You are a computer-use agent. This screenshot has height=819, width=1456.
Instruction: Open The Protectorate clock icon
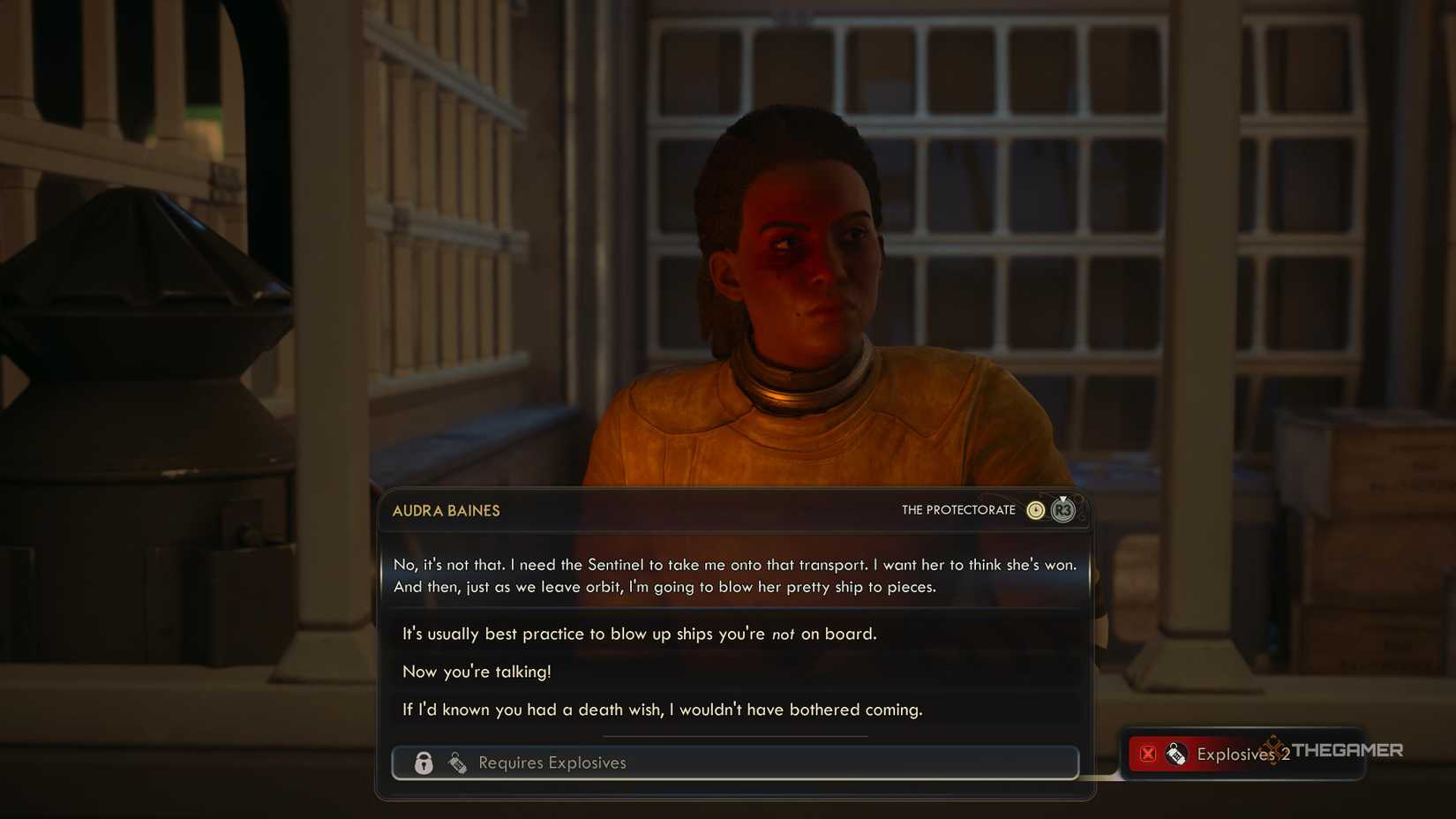[x=1035, y=510]
